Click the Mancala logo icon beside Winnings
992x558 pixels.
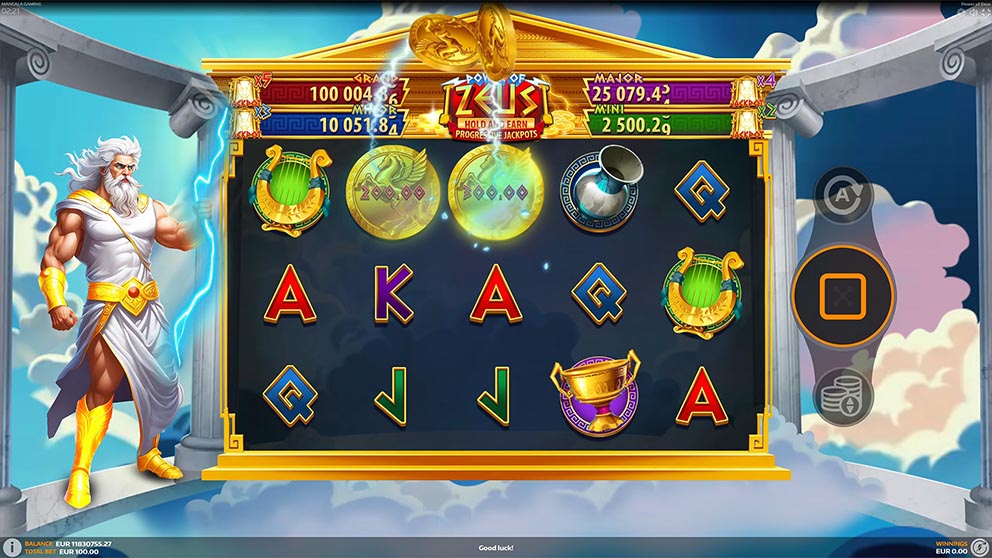pyautogui.click(x=977, y=547)
